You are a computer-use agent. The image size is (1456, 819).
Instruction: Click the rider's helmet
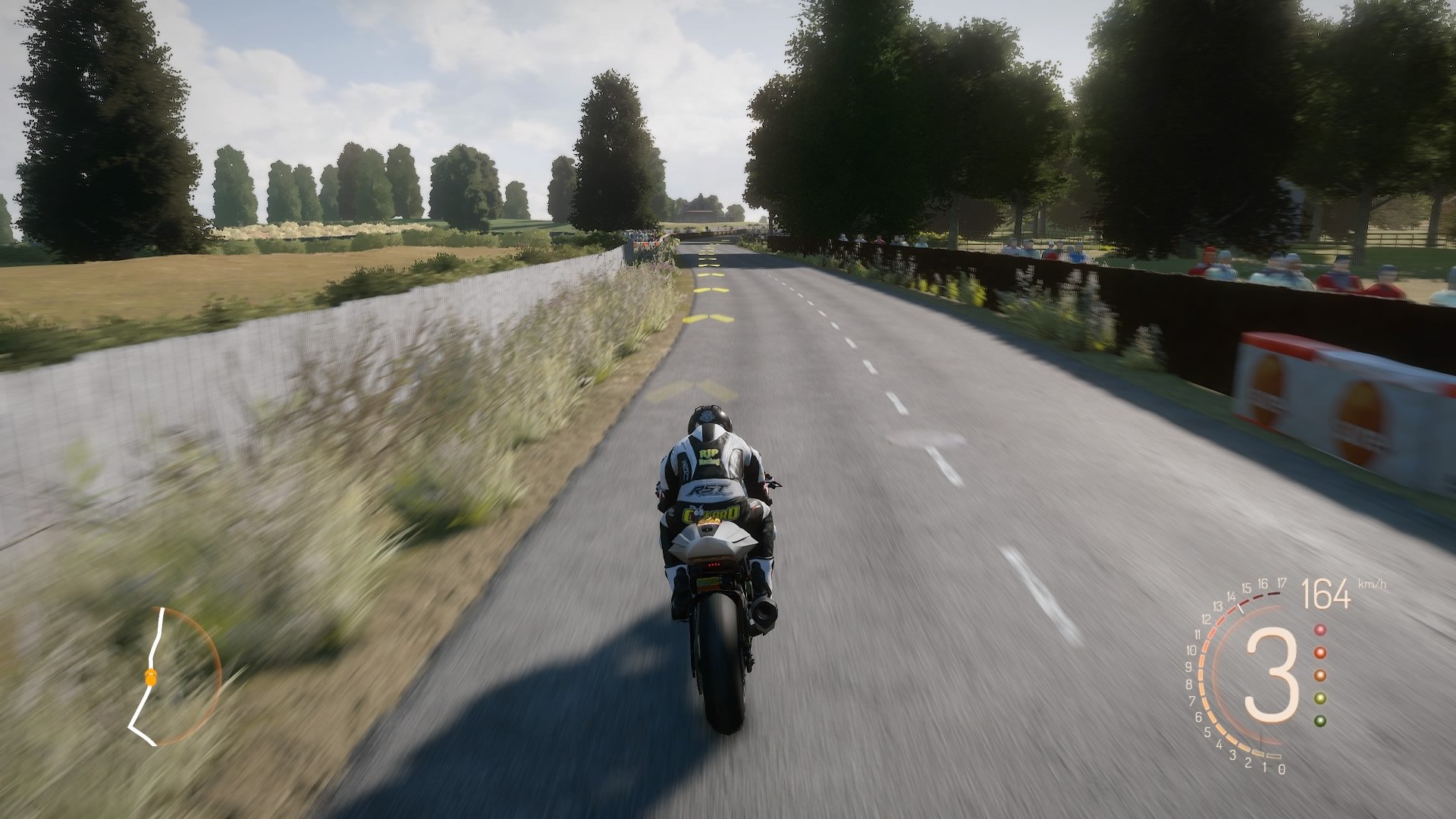(711, 418)
